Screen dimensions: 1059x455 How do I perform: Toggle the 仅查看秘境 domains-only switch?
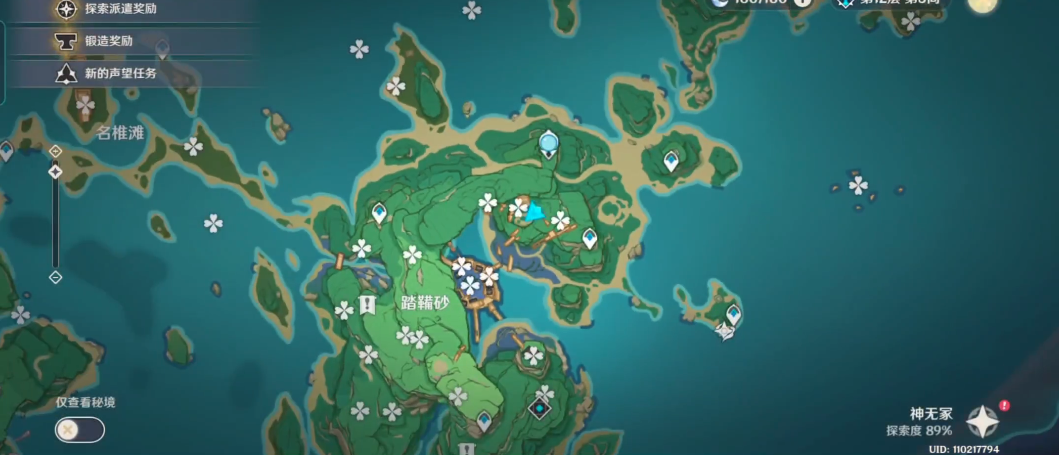[x=80, y=430]
